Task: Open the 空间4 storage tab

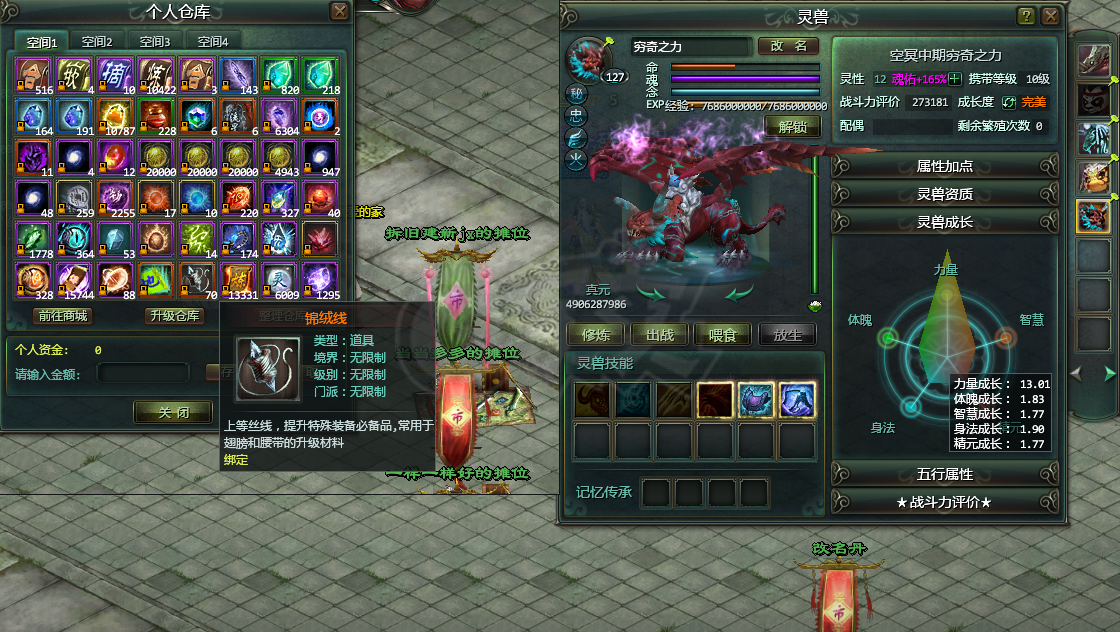Action: point(213,42)
